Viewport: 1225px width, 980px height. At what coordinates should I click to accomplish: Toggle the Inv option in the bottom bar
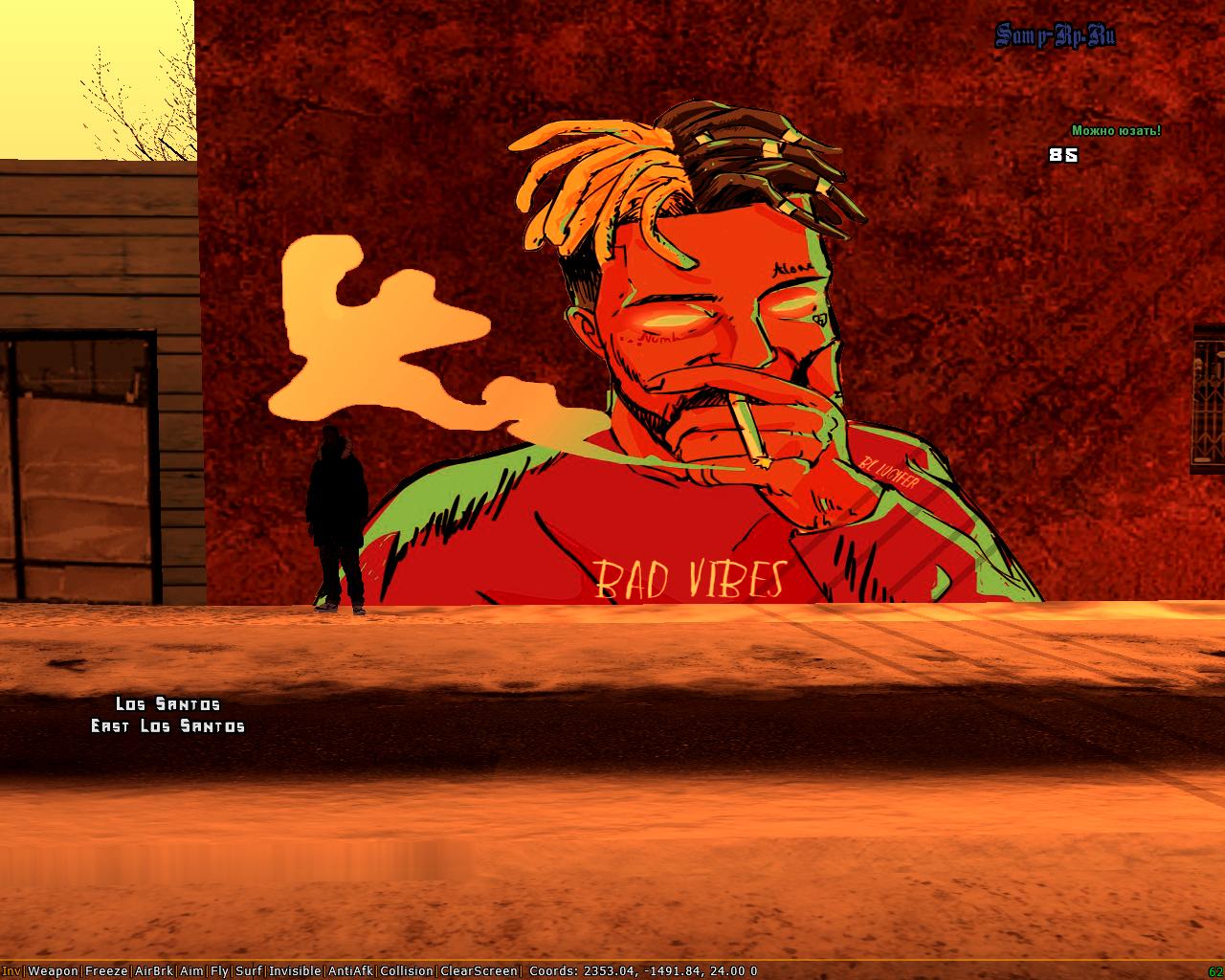(11, 970)
